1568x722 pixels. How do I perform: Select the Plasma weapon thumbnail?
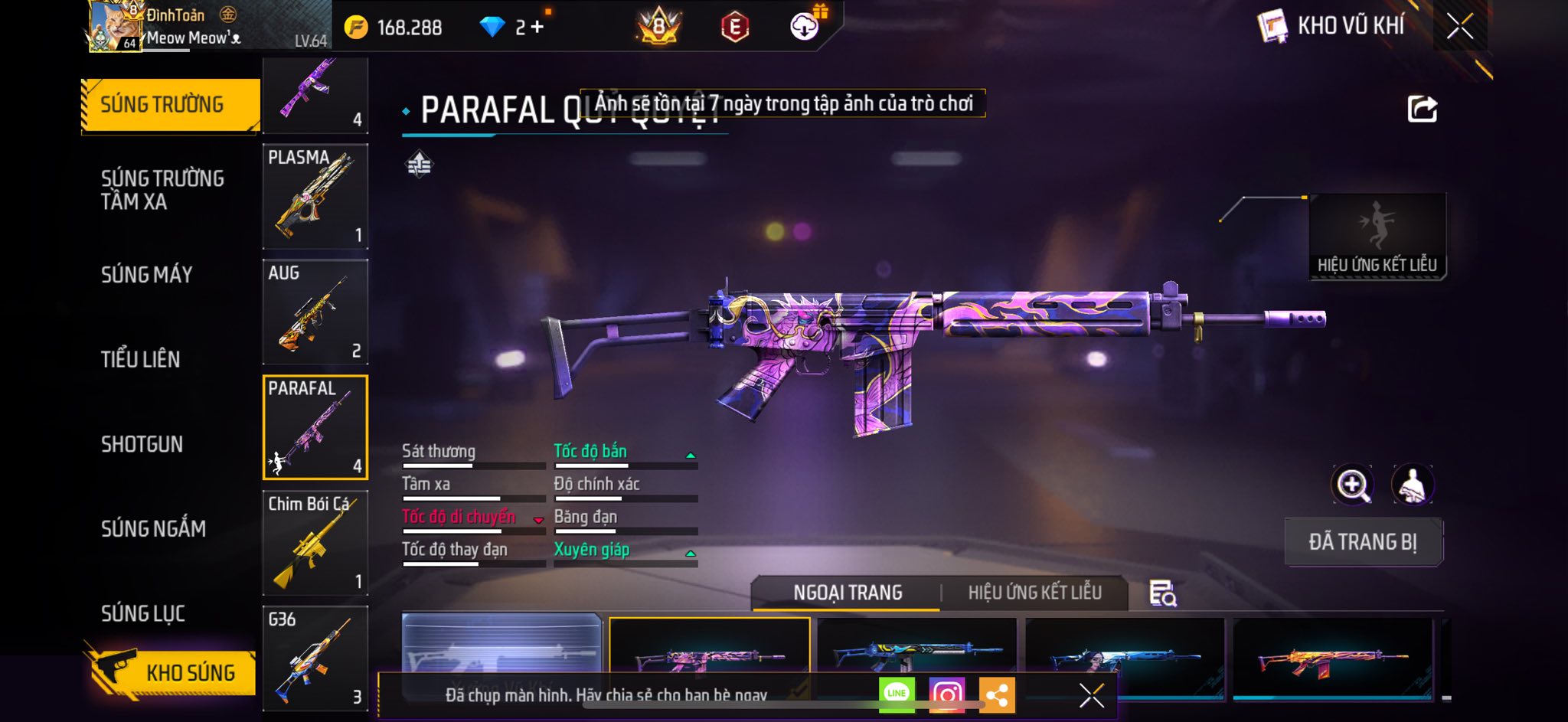(315, 196)
